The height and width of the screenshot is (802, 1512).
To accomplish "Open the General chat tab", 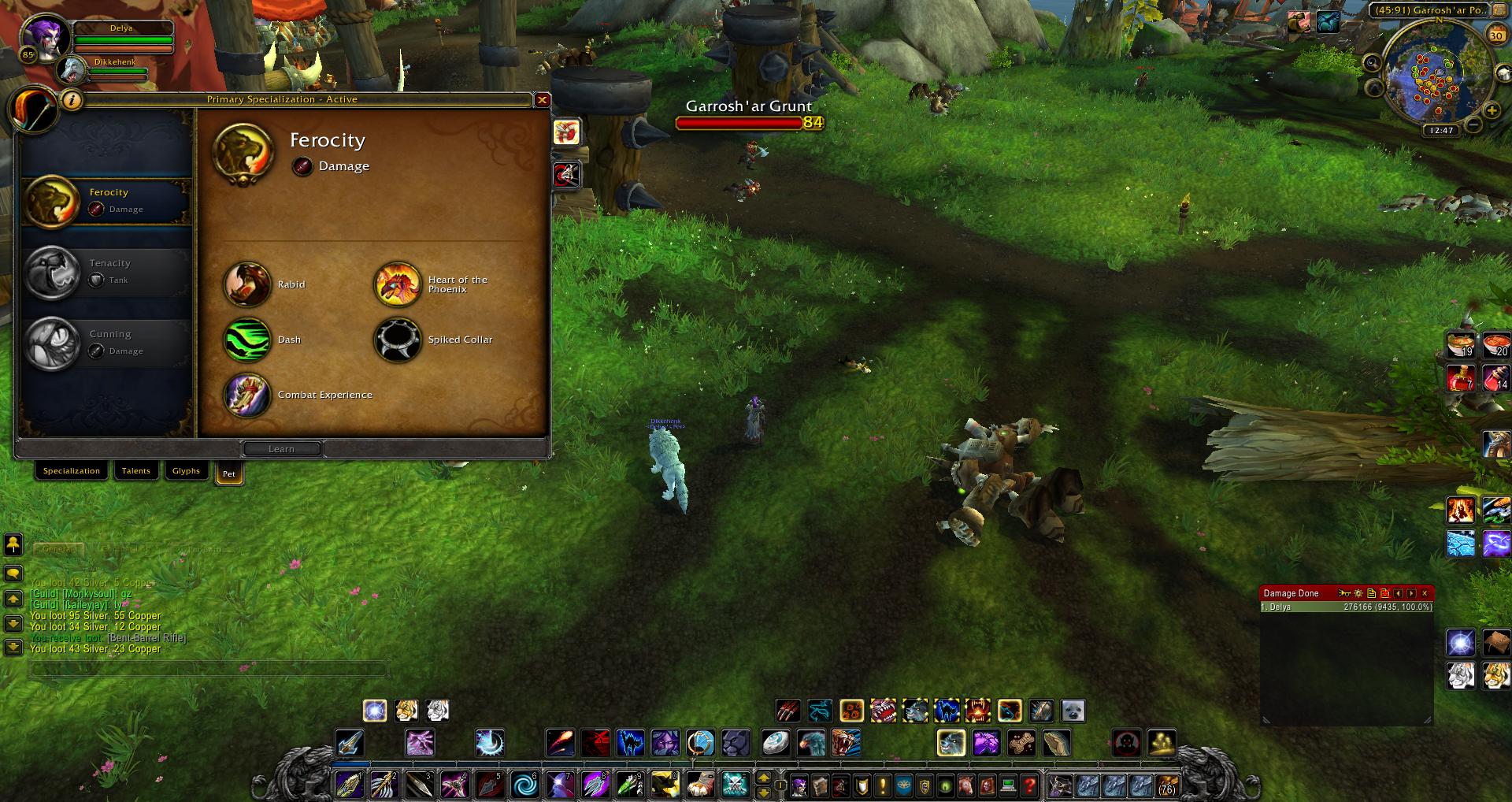I will (x=57, y=549).
